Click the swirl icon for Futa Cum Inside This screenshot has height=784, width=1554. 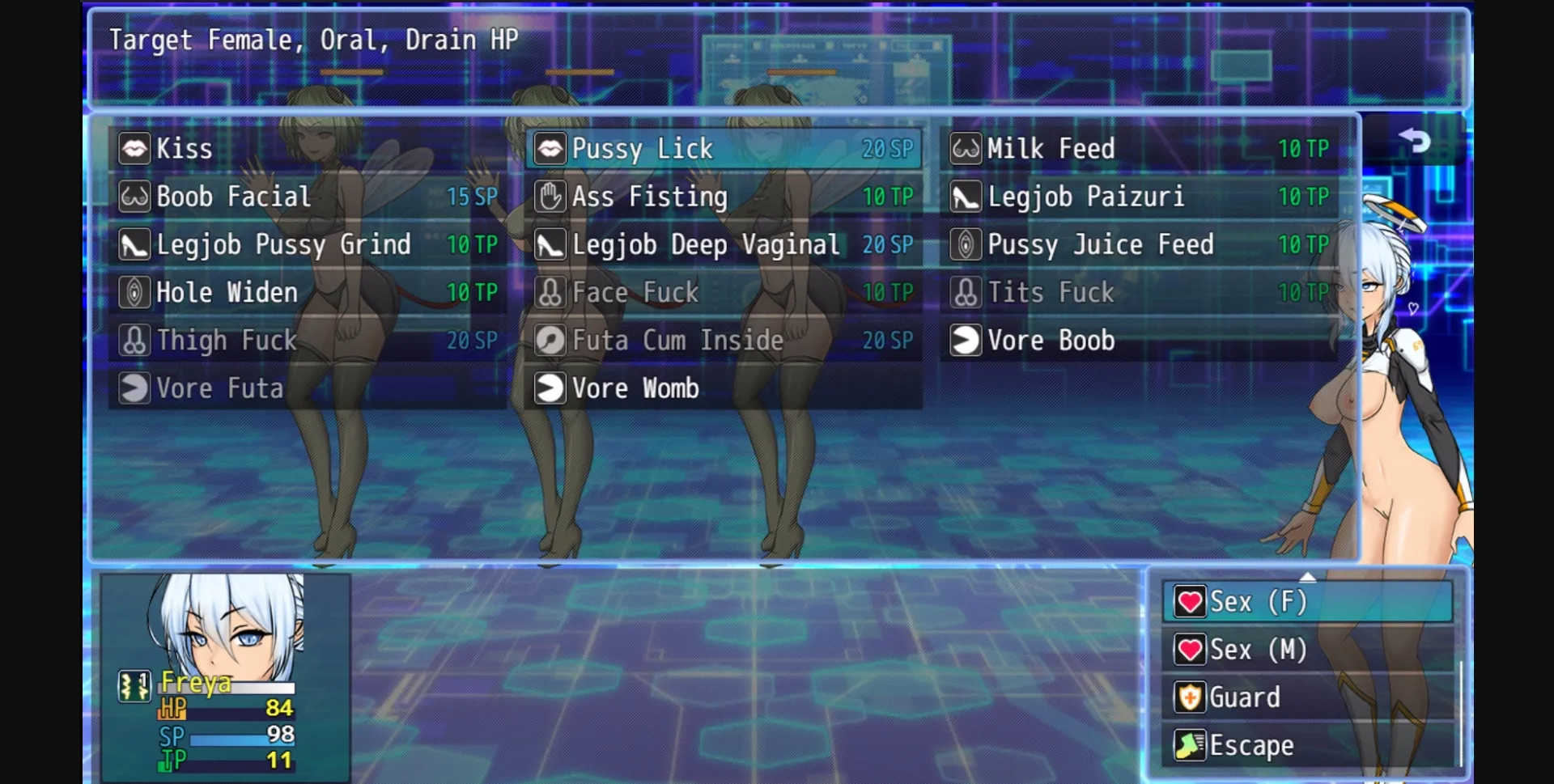coord(550,341)
